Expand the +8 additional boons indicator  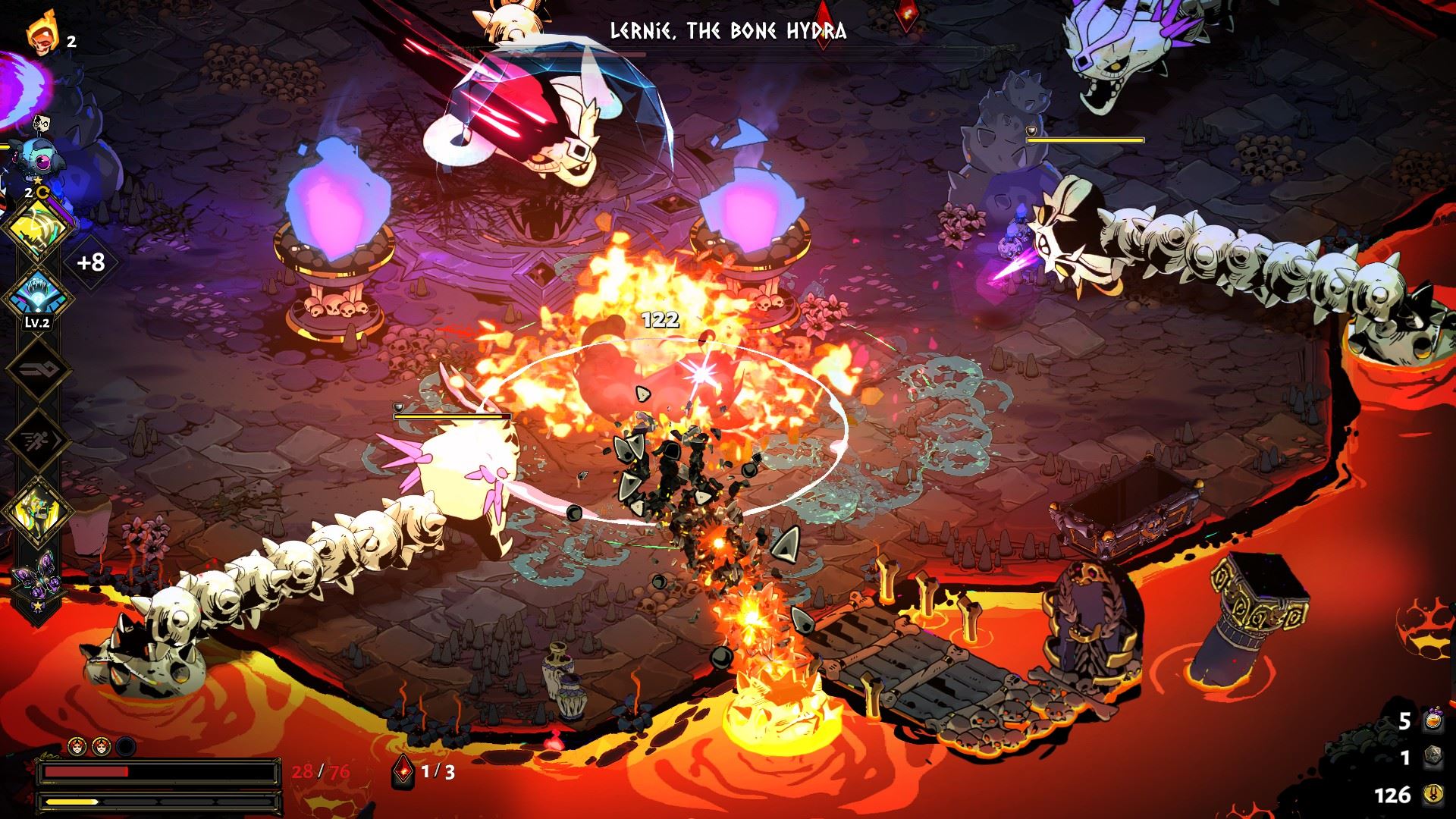[x=90, y=262]
